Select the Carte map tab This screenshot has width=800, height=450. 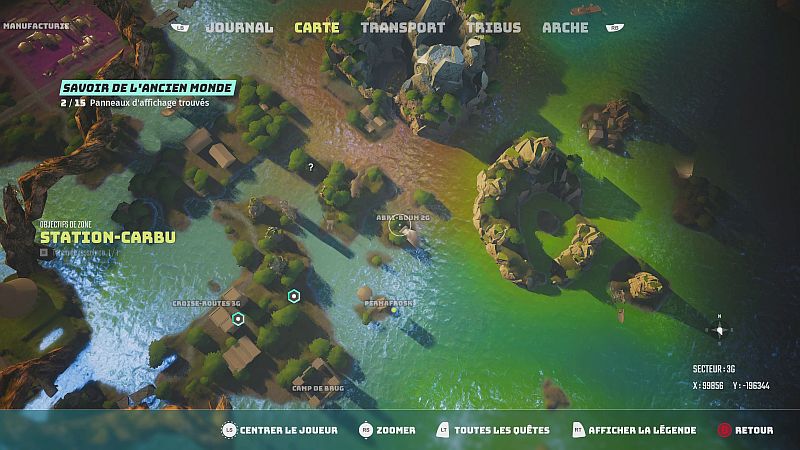pyautogui.click(x=316, y=28)
